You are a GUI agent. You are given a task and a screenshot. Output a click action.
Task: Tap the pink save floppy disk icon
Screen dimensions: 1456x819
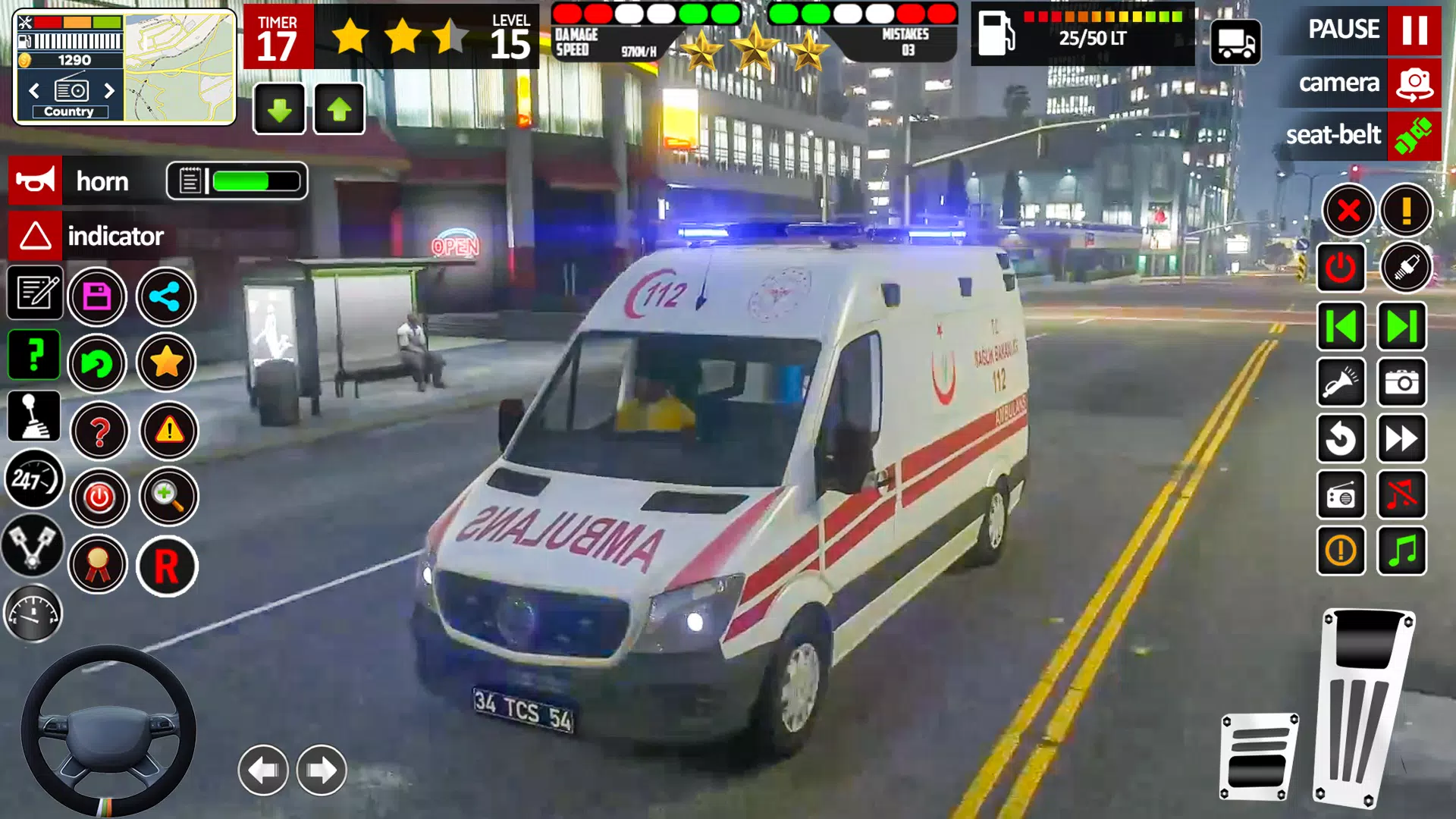[97, 297]
